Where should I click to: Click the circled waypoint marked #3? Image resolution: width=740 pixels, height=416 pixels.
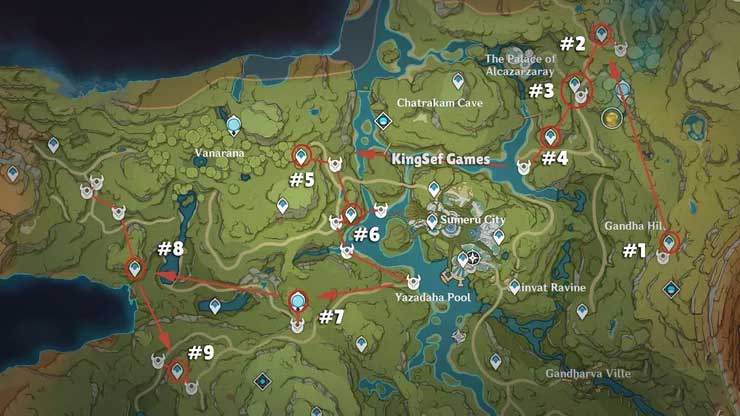576,88
